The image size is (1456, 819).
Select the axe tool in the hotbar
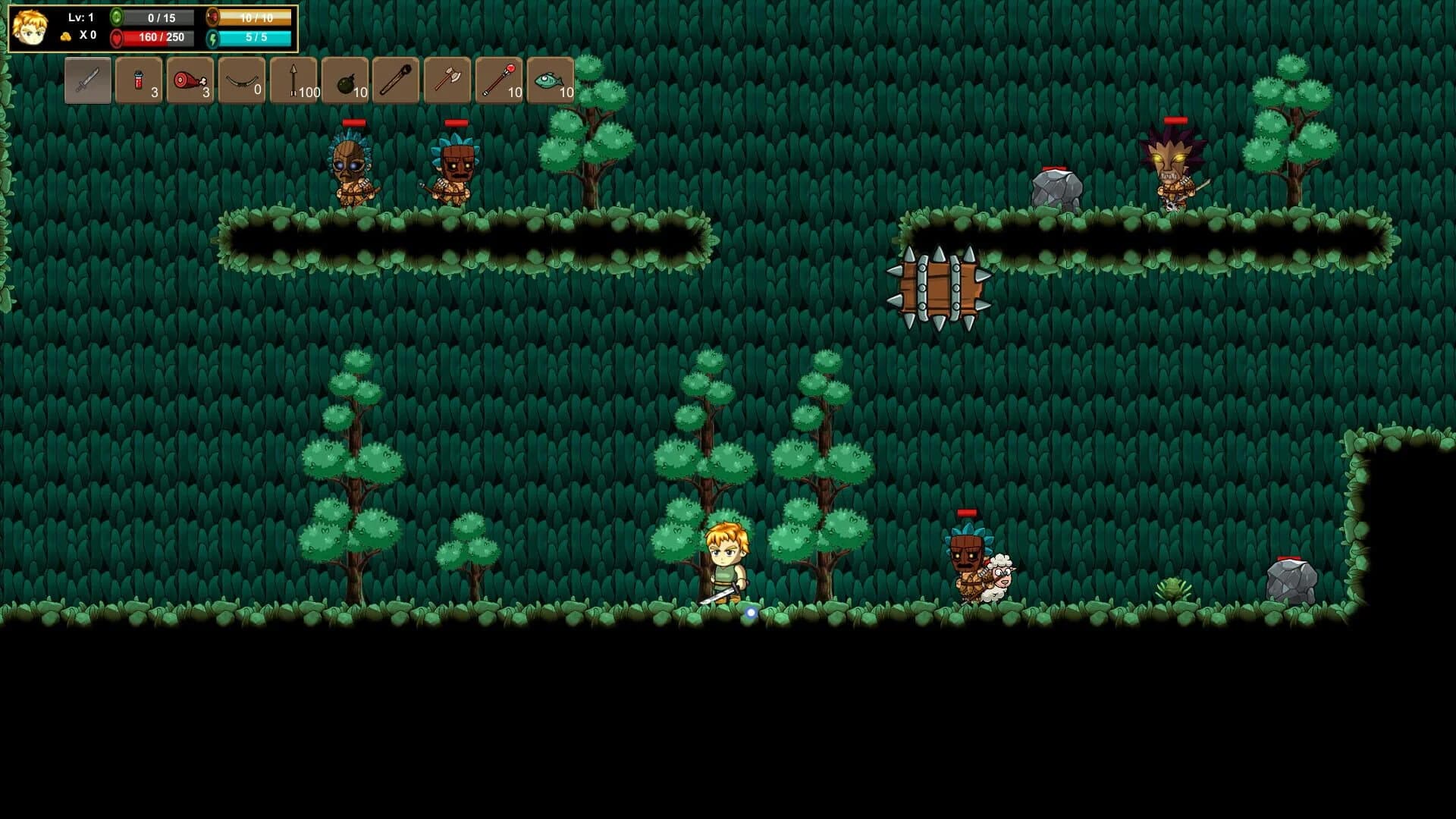[446, 80]
